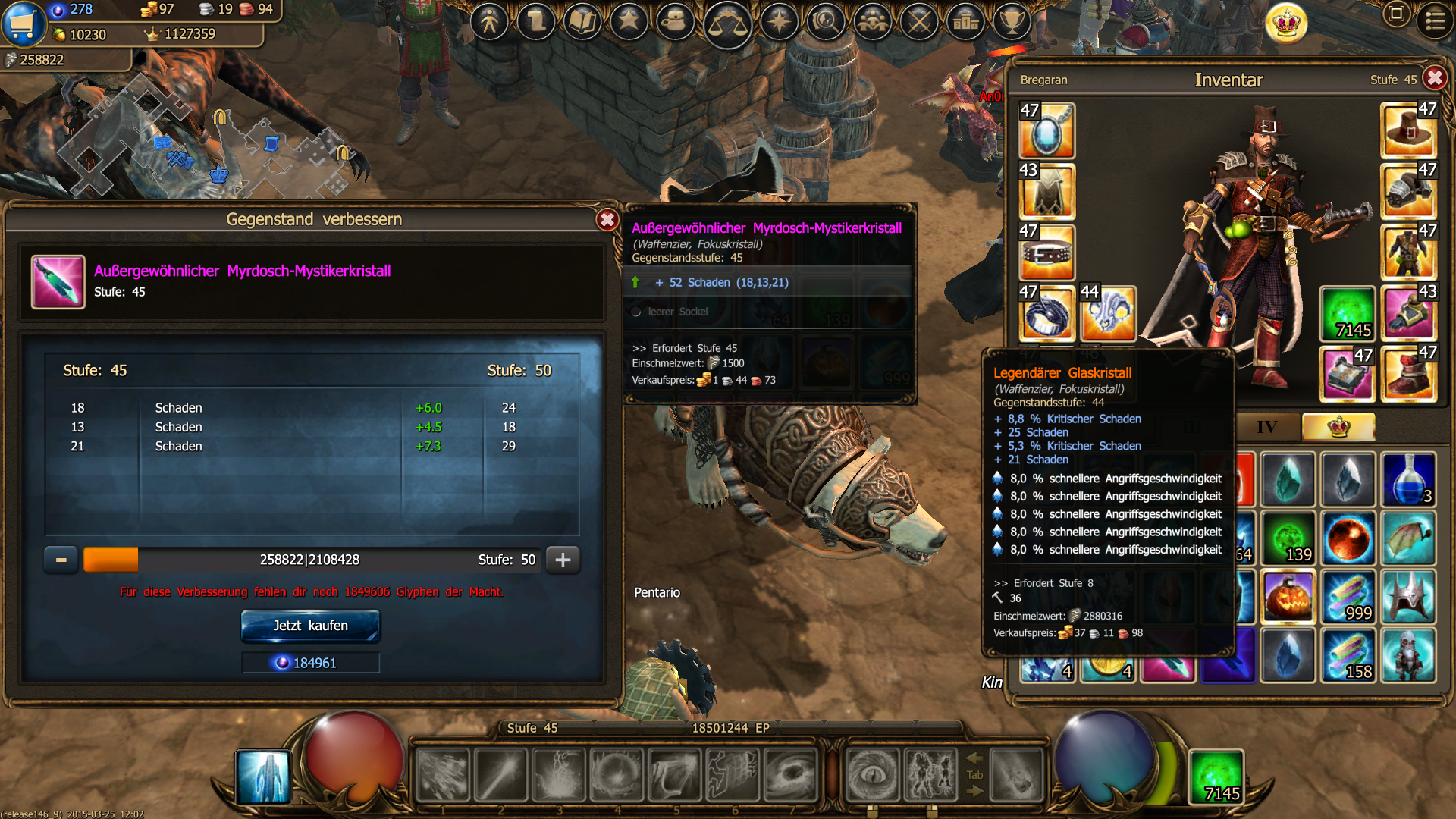Open the trophy achievements icon

coord(1012,21)
